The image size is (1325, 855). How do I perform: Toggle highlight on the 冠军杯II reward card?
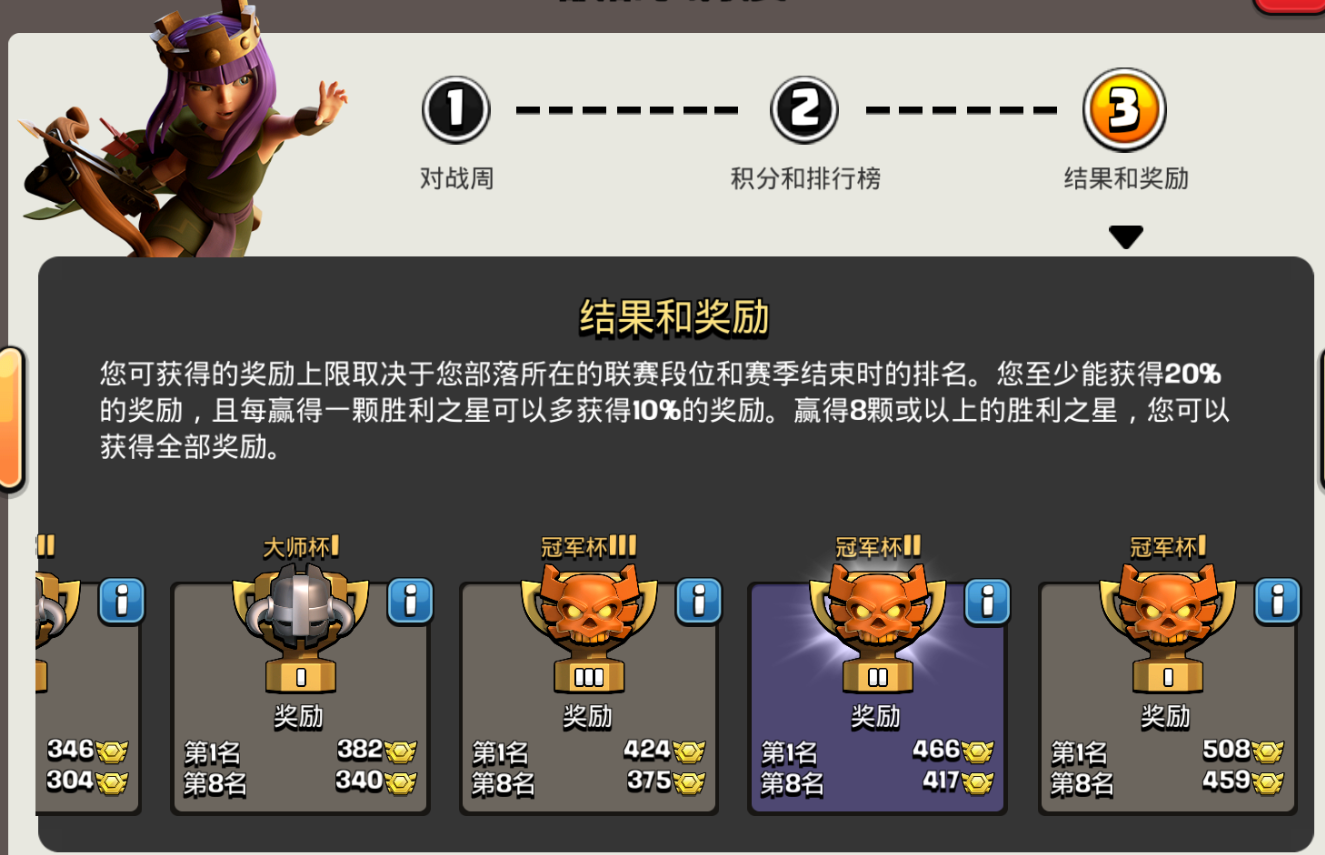pyautogui.click(x=877, y=700)
